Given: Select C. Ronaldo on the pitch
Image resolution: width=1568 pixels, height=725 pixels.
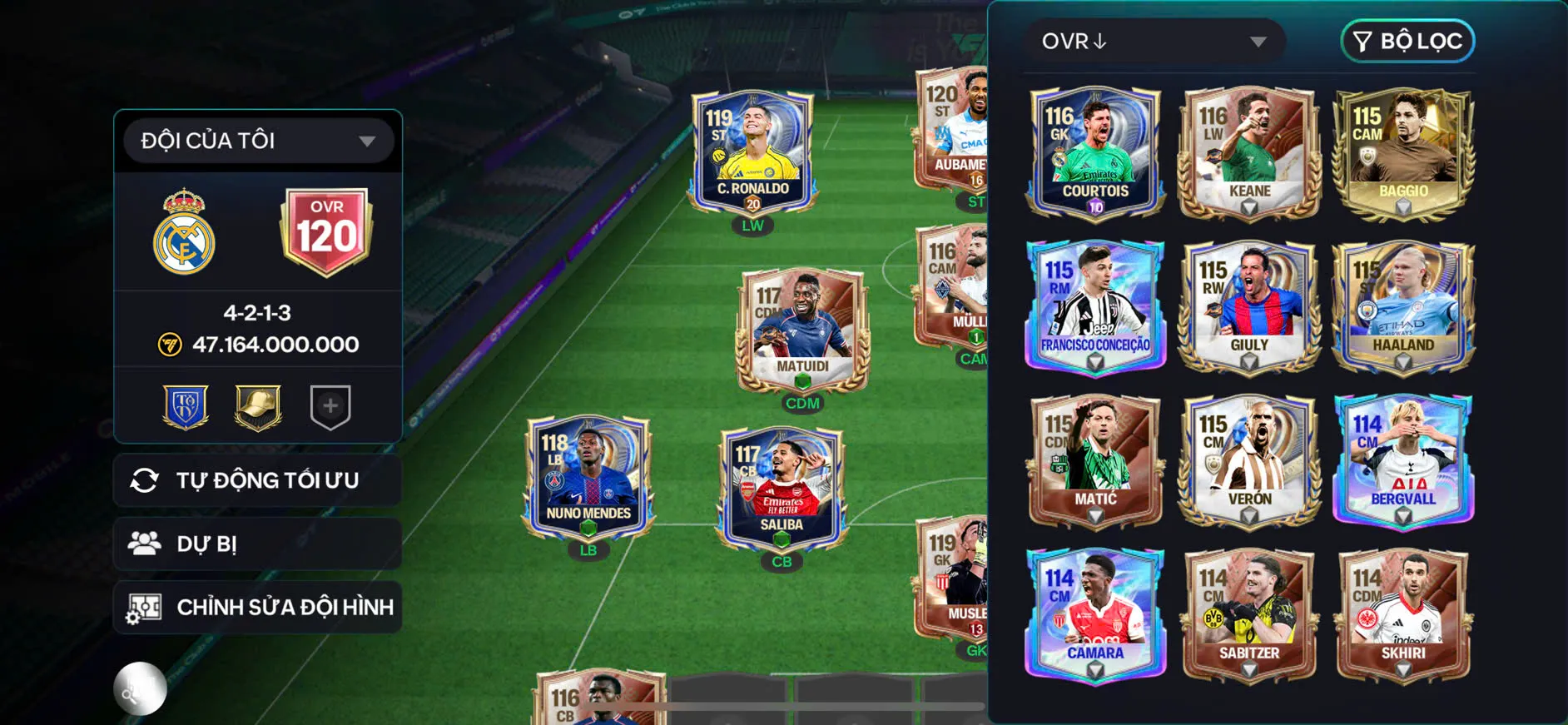Looking at the screenshot, I should pos(752,151).
